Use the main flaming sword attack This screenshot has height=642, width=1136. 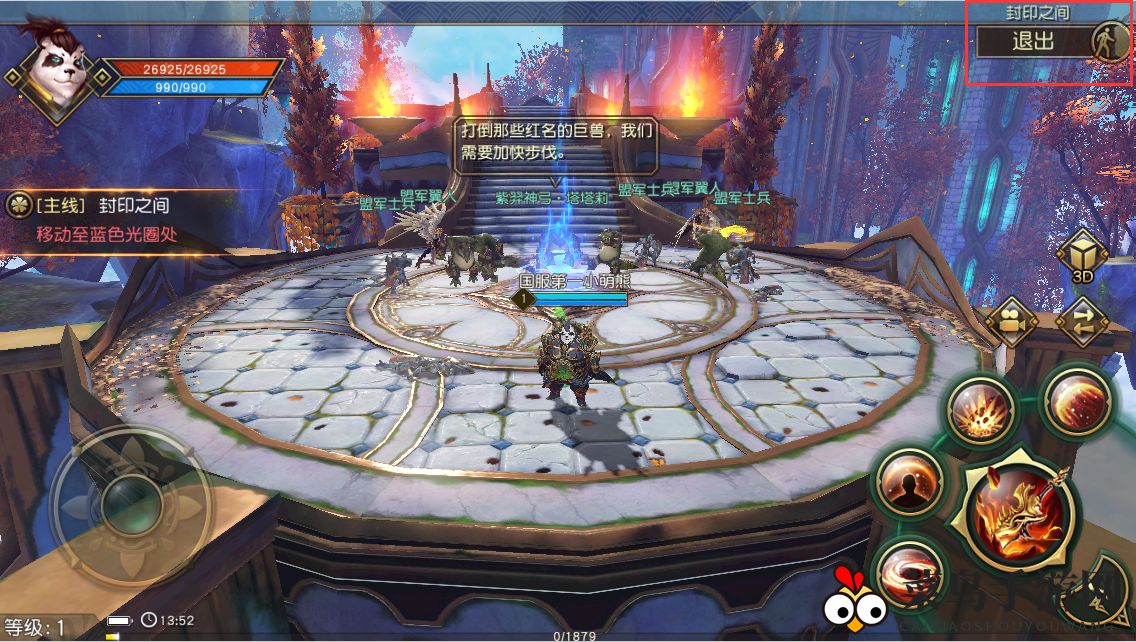pos(1014,516)
